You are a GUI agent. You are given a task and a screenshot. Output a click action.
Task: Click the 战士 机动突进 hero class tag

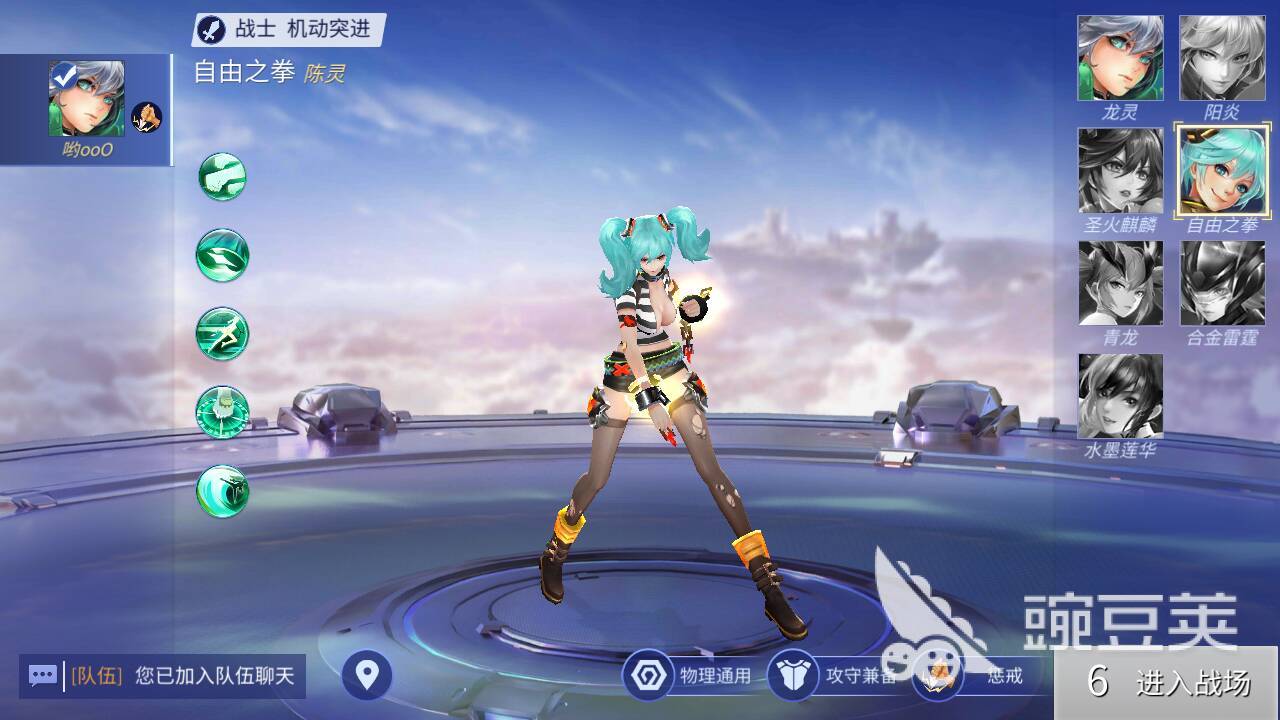(288, 29)
